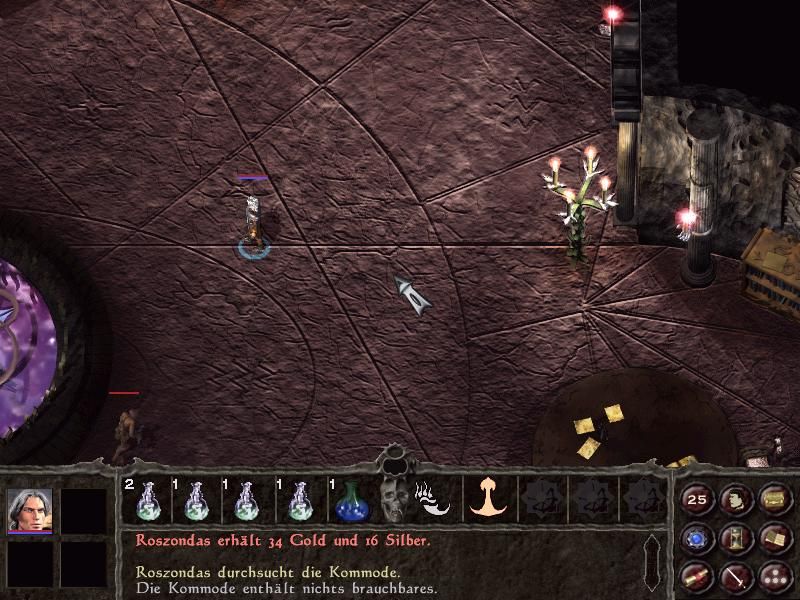Activate the orange dagger-shaped ability
This screenshot has height=600, width=800.
489,497
